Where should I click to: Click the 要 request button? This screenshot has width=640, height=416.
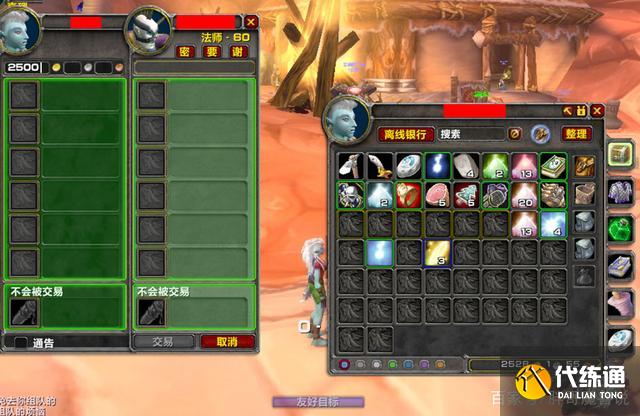pyautogui.click(x=210, y=52)
